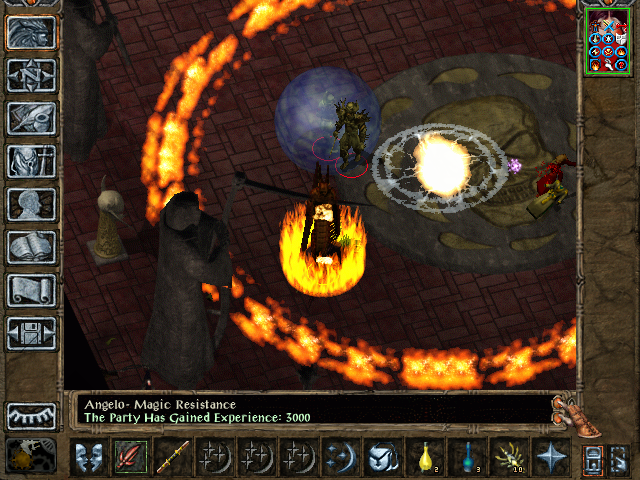Open the open-book spellbook button
Image resolution: width=640 pixels, height=480 pixels.
pyautogui.click(x=31, y=247)
